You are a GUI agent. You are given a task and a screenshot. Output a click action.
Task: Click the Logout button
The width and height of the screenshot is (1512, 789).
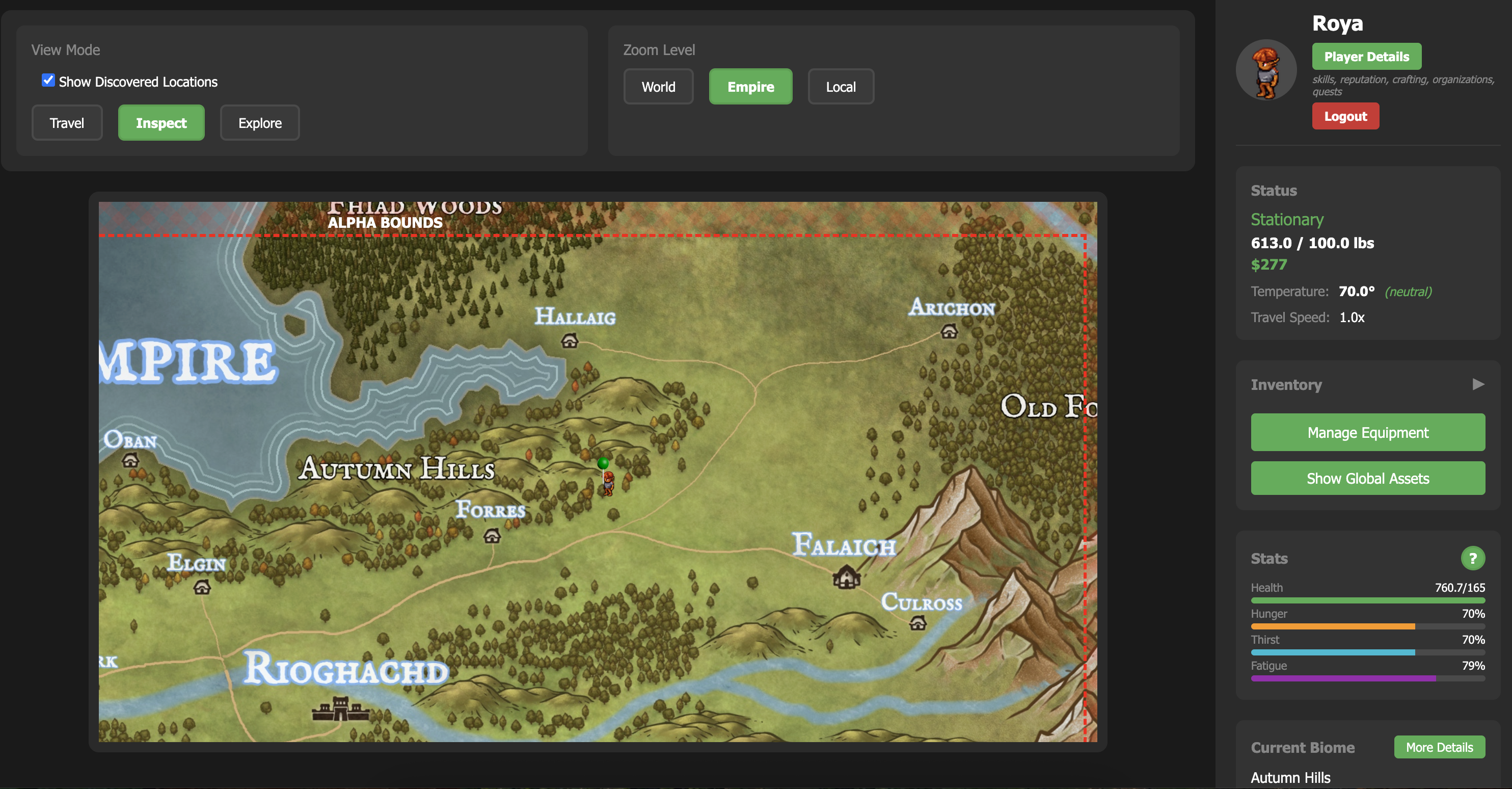click(x=1345, y=116)
